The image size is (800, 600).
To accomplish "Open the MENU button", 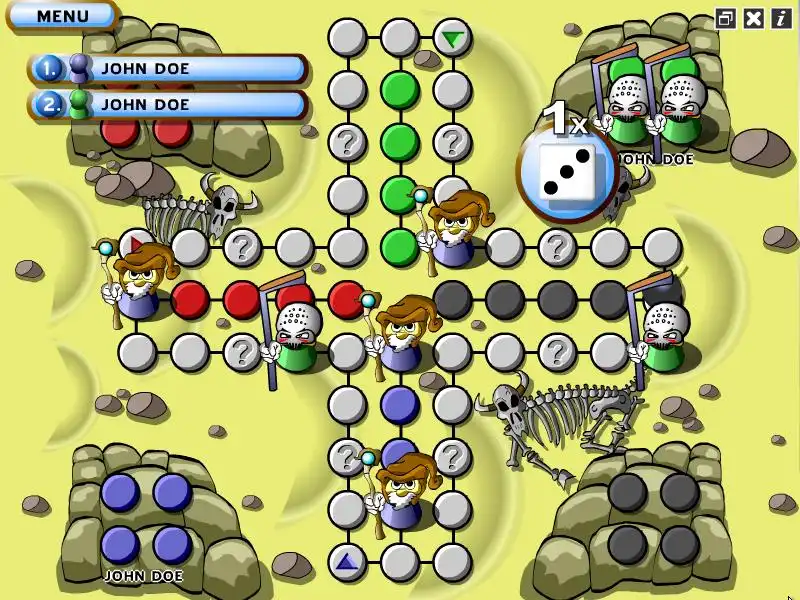I will pos(62,16).
